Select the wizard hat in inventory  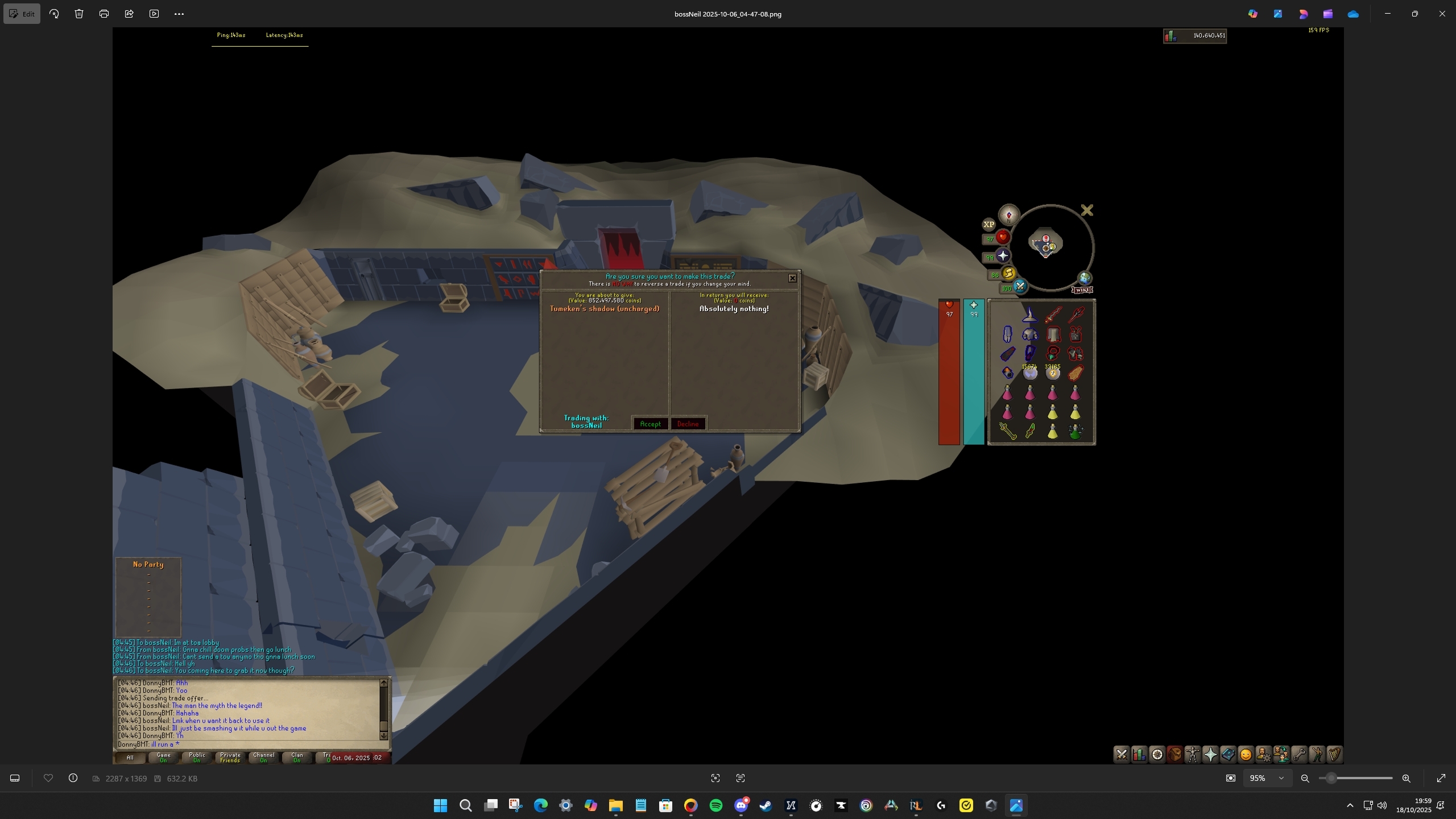[1030, 315]
